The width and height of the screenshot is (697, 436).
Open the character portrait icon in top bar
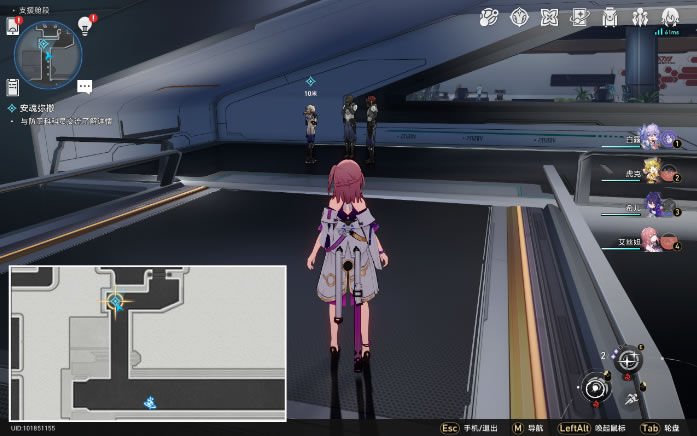tap(670, 16)
